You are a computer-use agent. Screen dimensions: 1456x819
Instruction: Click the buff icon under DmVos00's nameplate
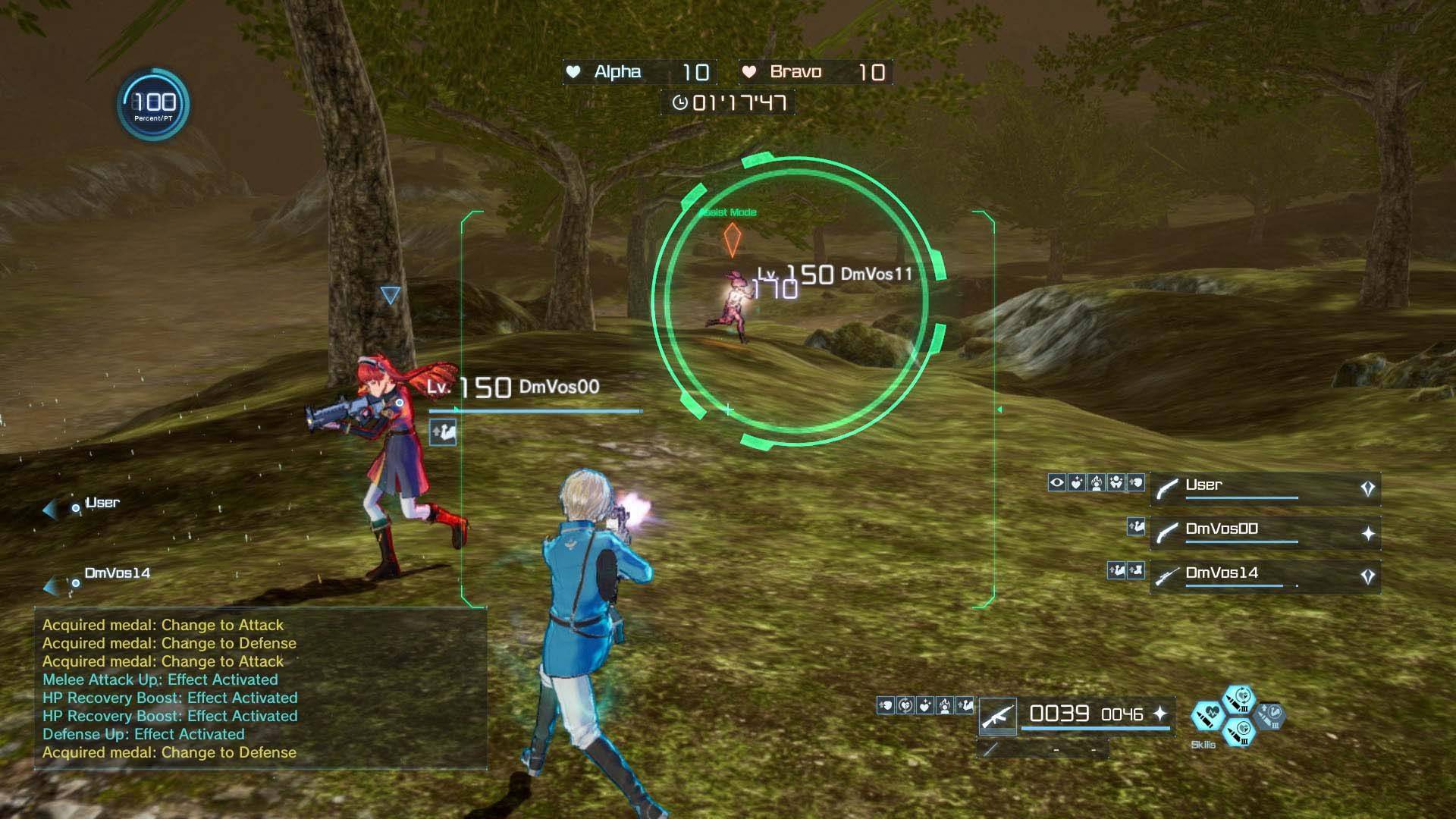pyautogui.click(x=443, y=433)
